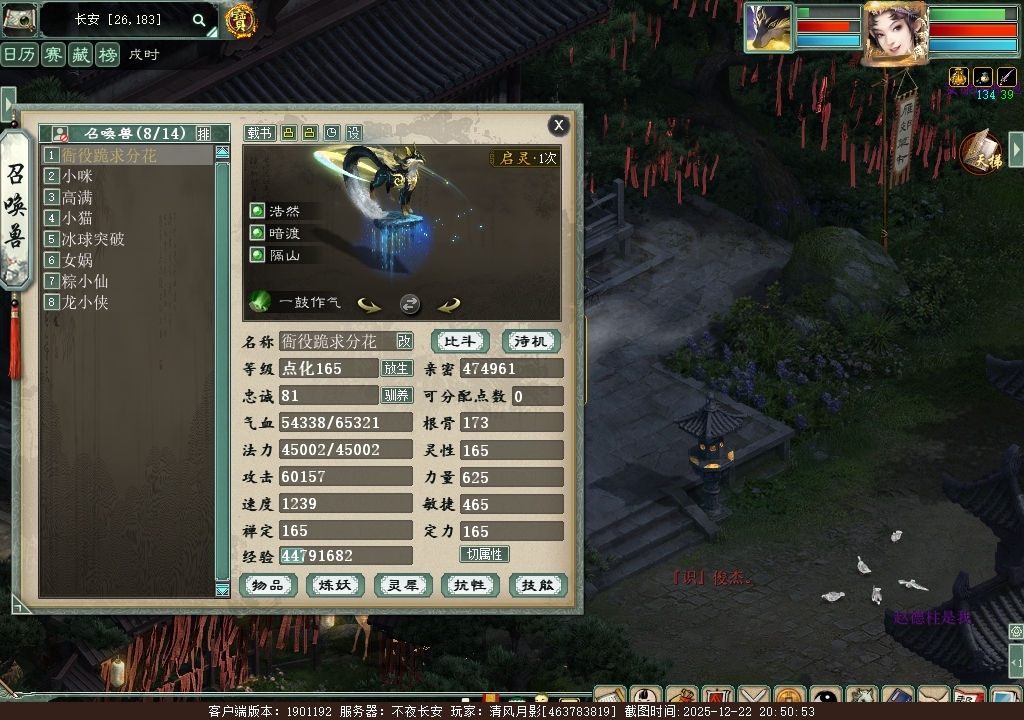The height and width of the screenshot is (720, 1024).
Task: Open the 启灵 enlightenment label
Action: click(x=525, y=158)
